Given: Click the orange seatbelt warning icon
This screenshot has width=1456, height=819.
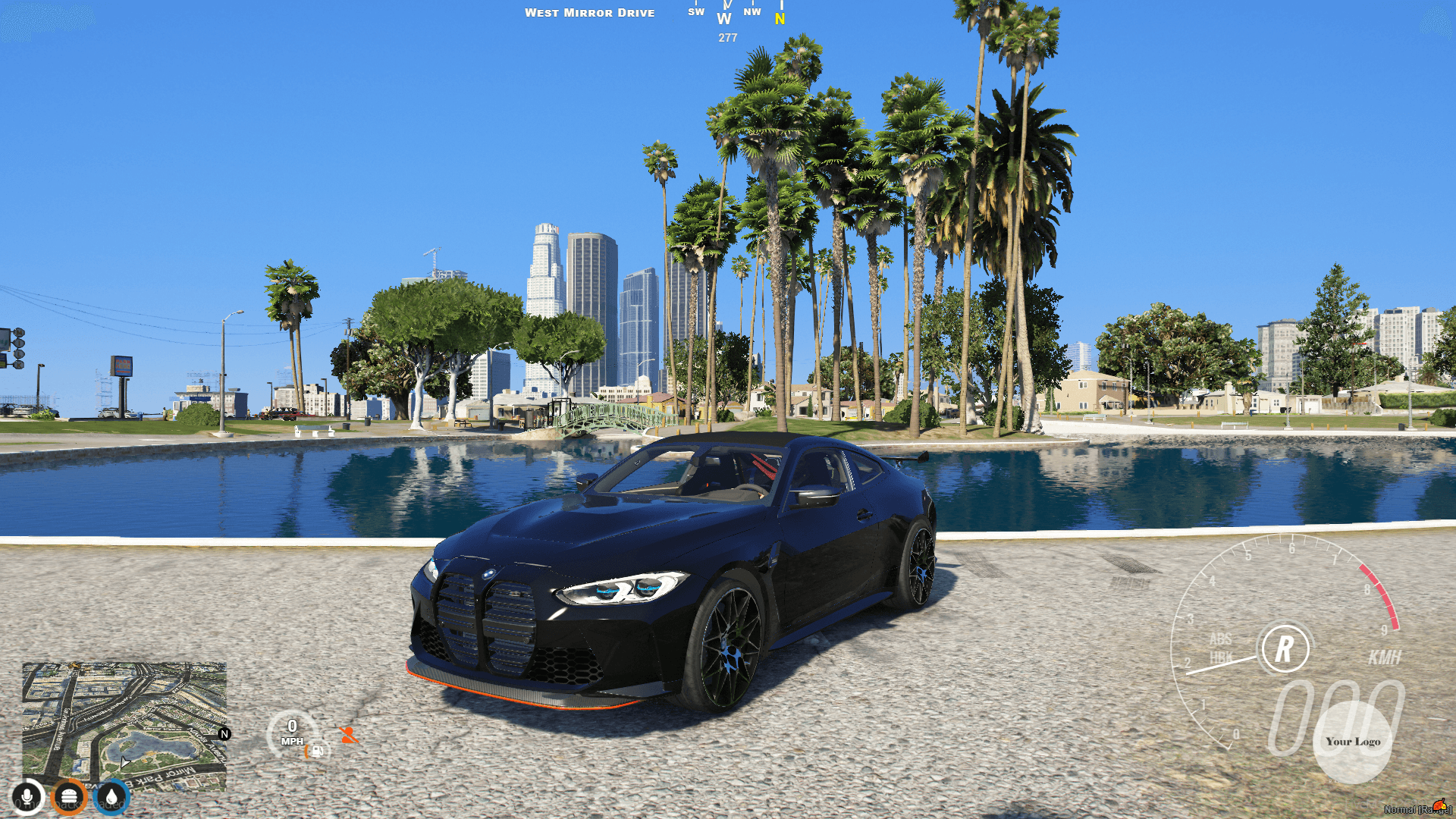Looking at the screenshot, I should (x=349, y=734).
